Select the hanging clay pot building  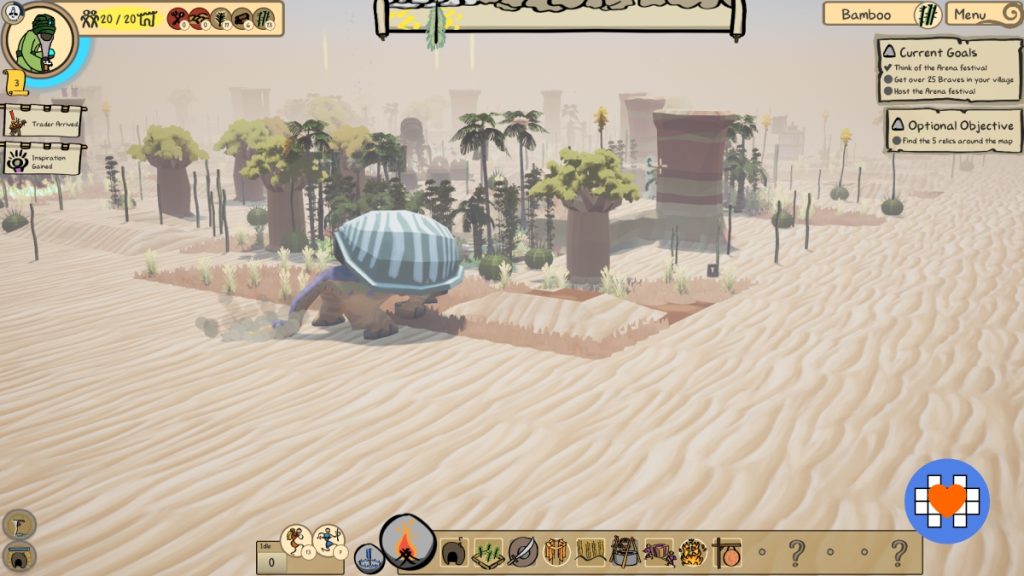(x=727, y=552)
